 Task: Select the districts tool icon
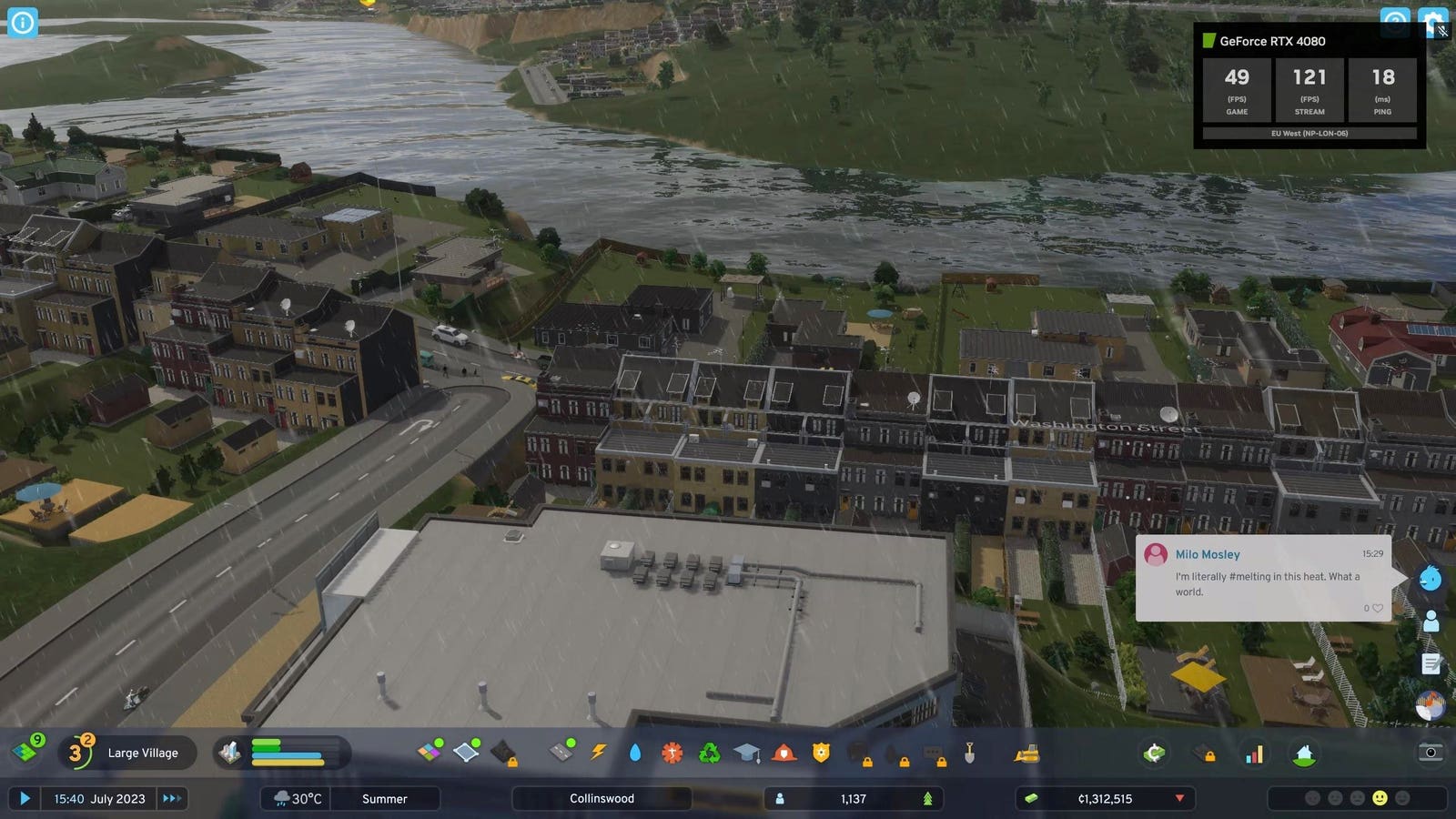point(466,752)
